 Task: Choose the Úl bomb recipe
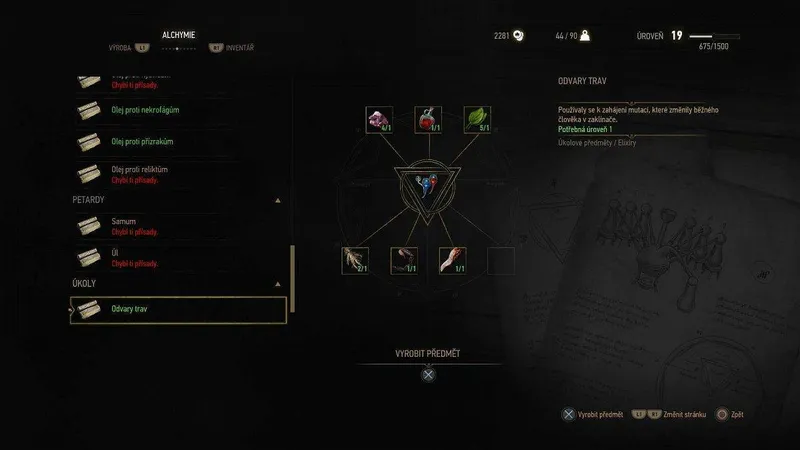click(178, 257)
